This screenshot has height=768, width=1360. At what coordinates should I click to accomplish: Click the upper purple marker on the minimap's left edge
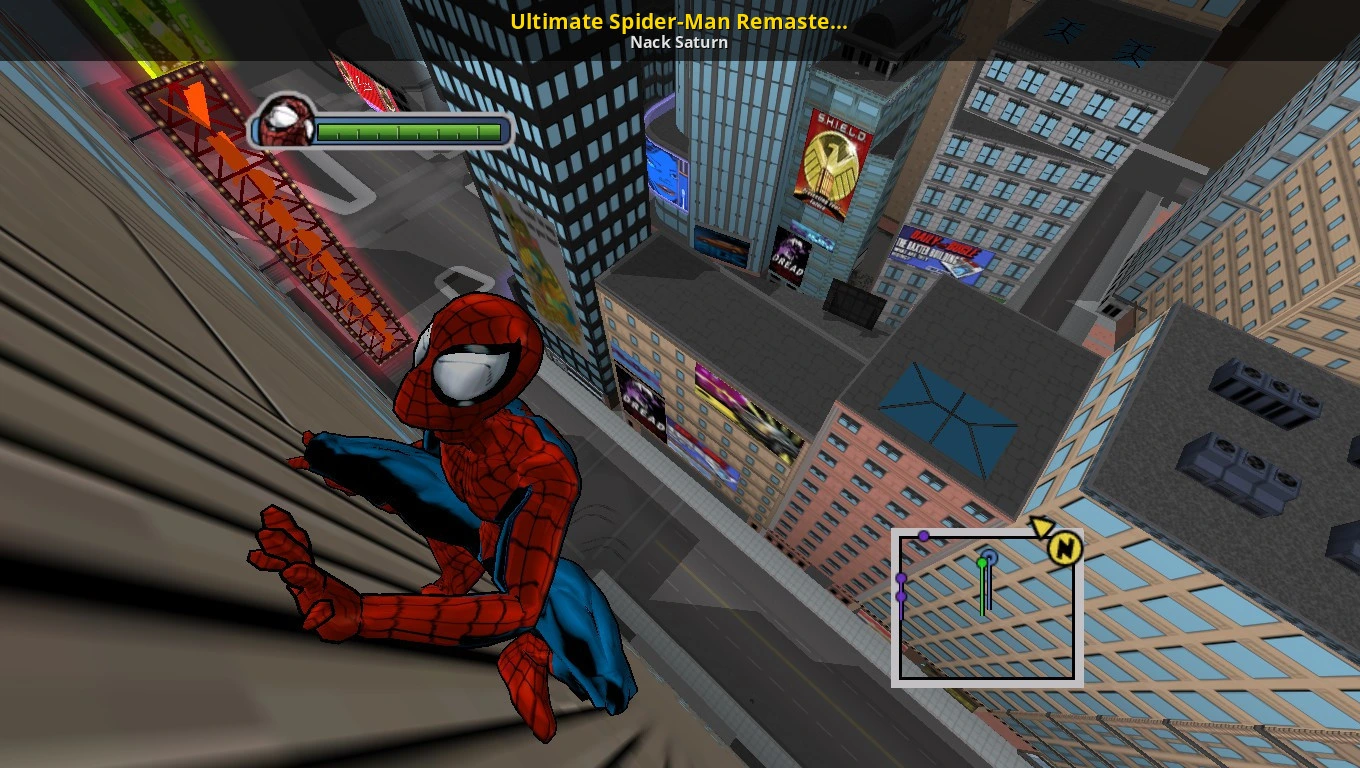coord(901,578)
